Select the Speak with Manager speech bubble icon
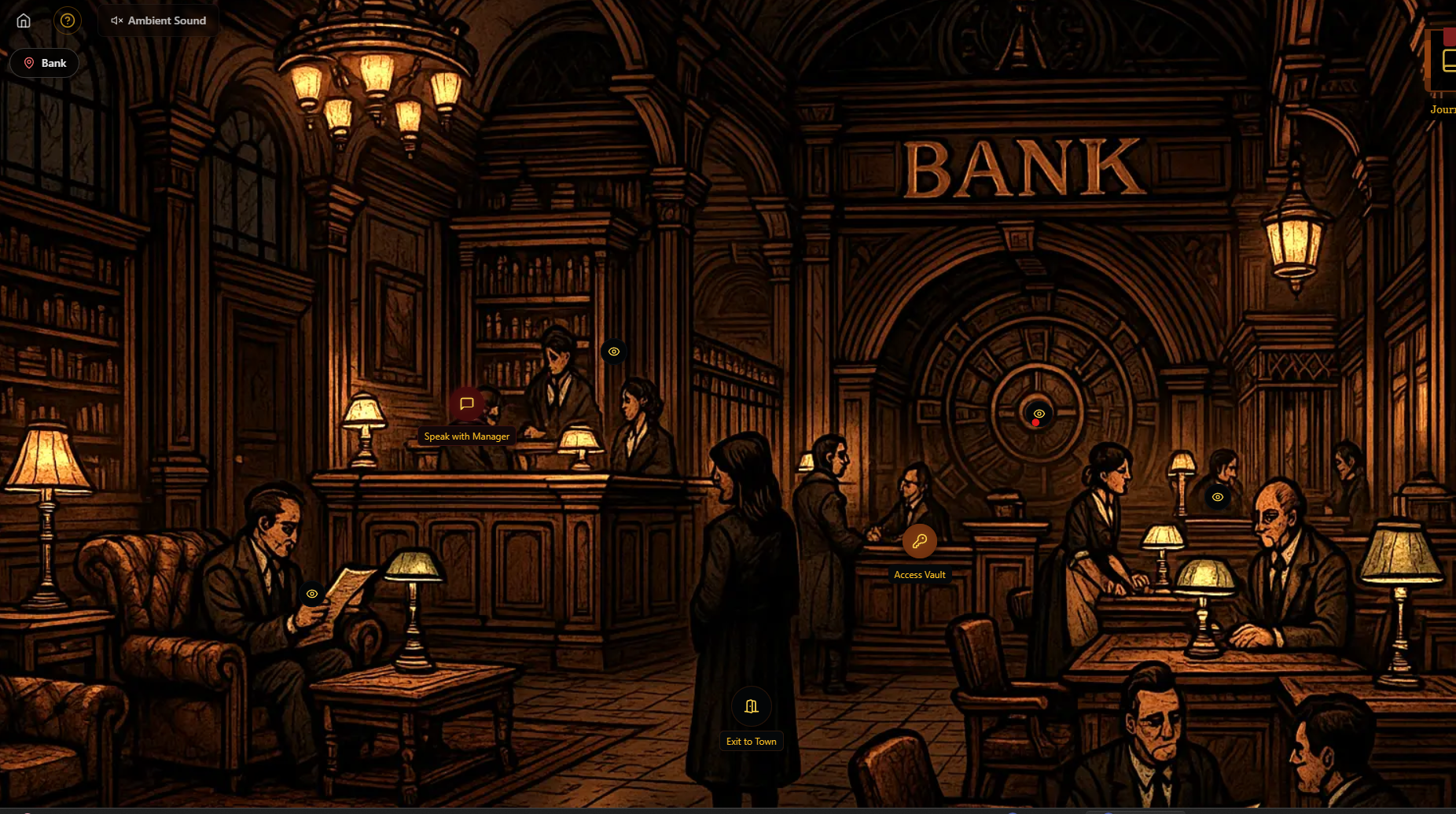 click(x=466, y=404)
